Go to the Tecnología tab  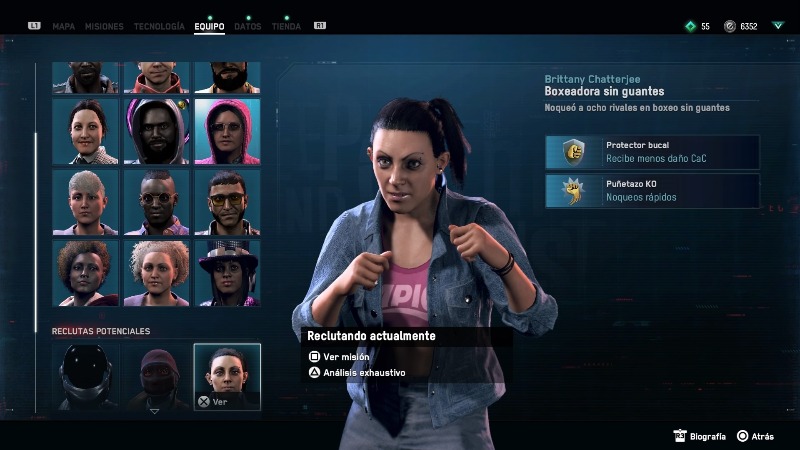[x=159, y=26]
